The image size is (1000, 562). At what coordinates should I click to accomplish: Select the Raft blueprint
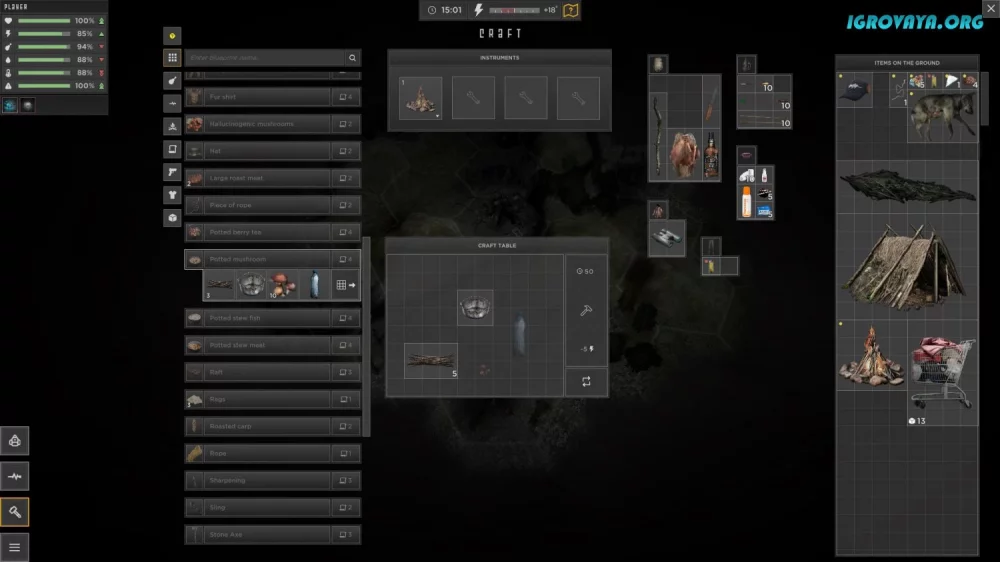(x=258, y=372)
